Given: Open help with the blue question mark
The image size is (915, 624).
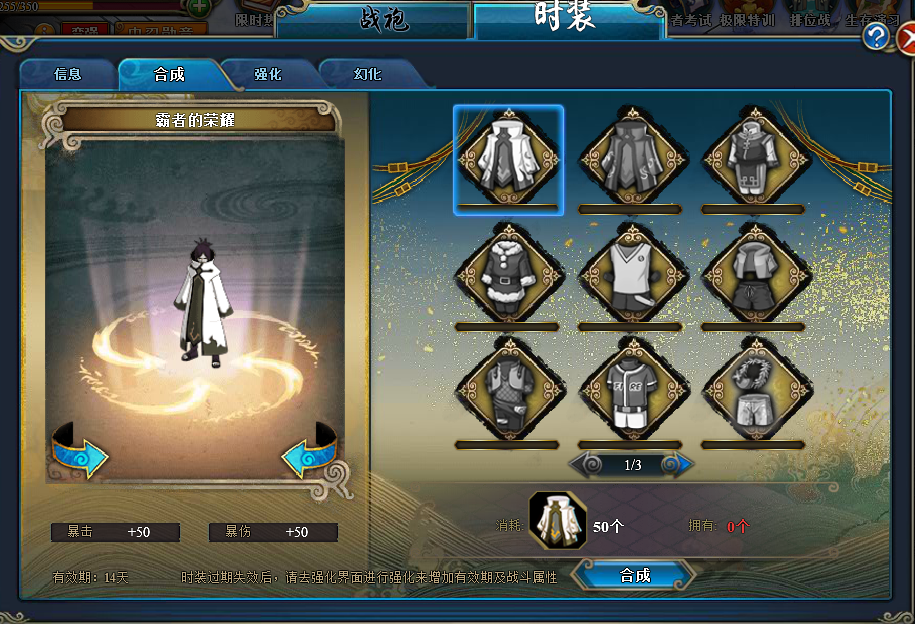Looking at the screenshot, I should pos(877,37).
